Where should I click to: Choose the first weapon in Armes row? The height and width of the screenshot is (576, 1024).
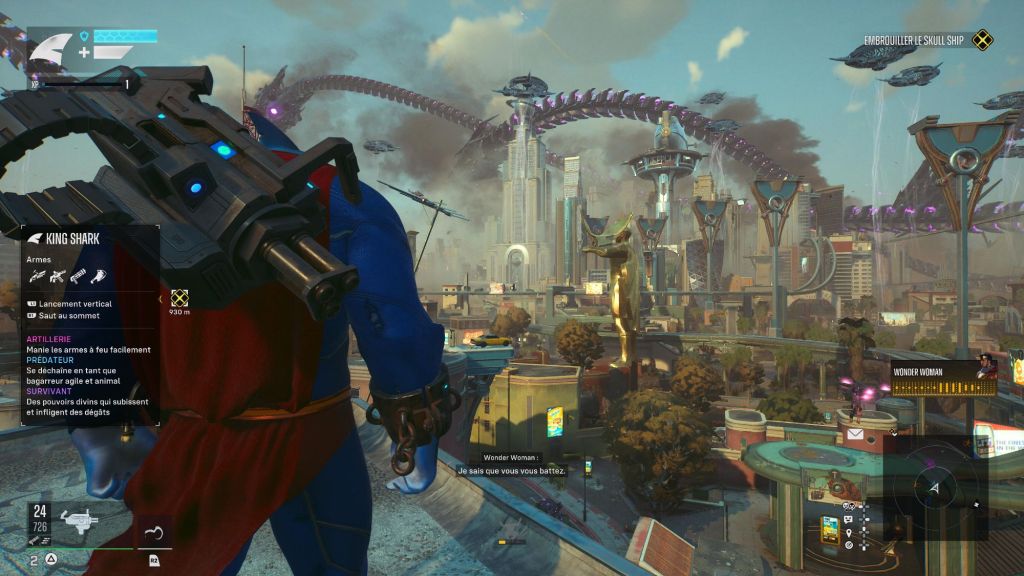coord(36,276)
